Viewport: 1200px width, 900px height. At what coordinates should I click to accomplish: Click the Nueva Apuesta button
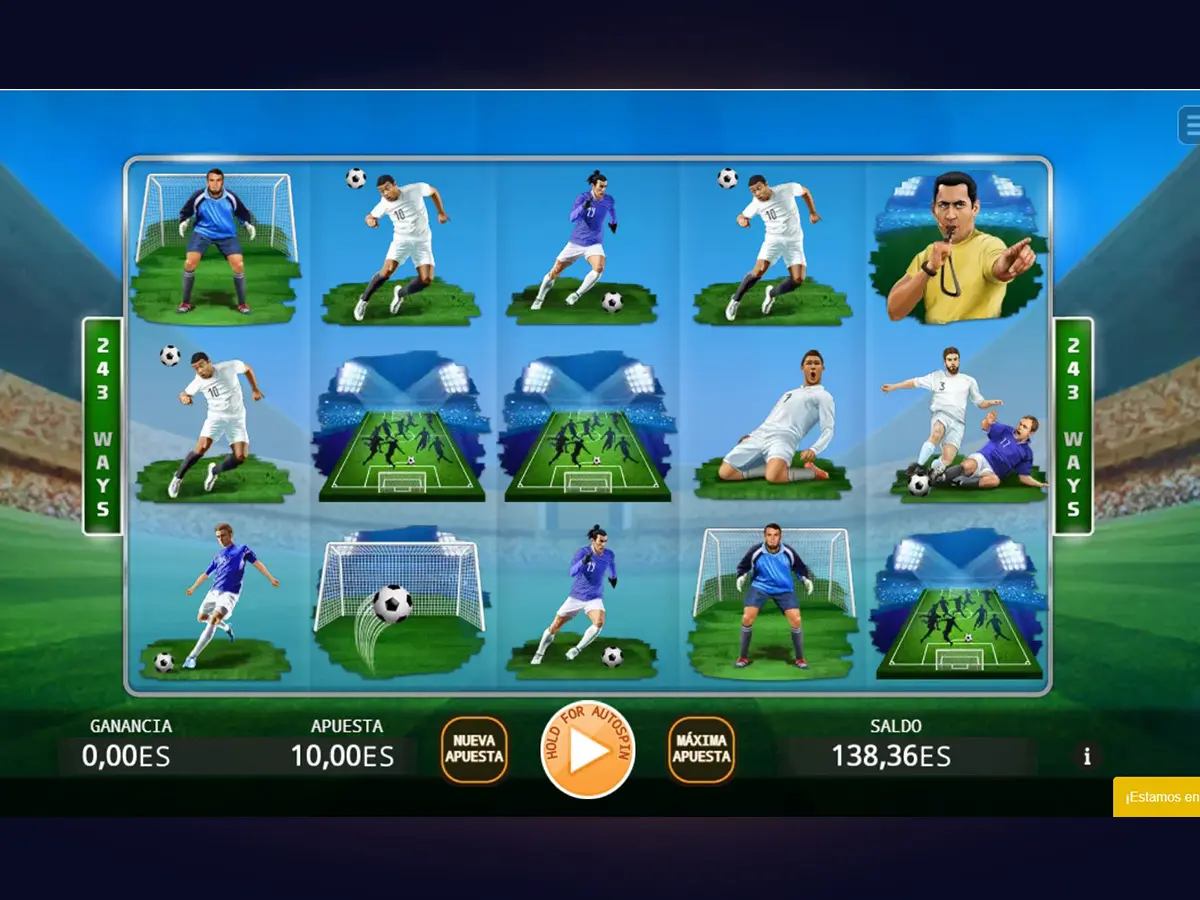(474, 750)
